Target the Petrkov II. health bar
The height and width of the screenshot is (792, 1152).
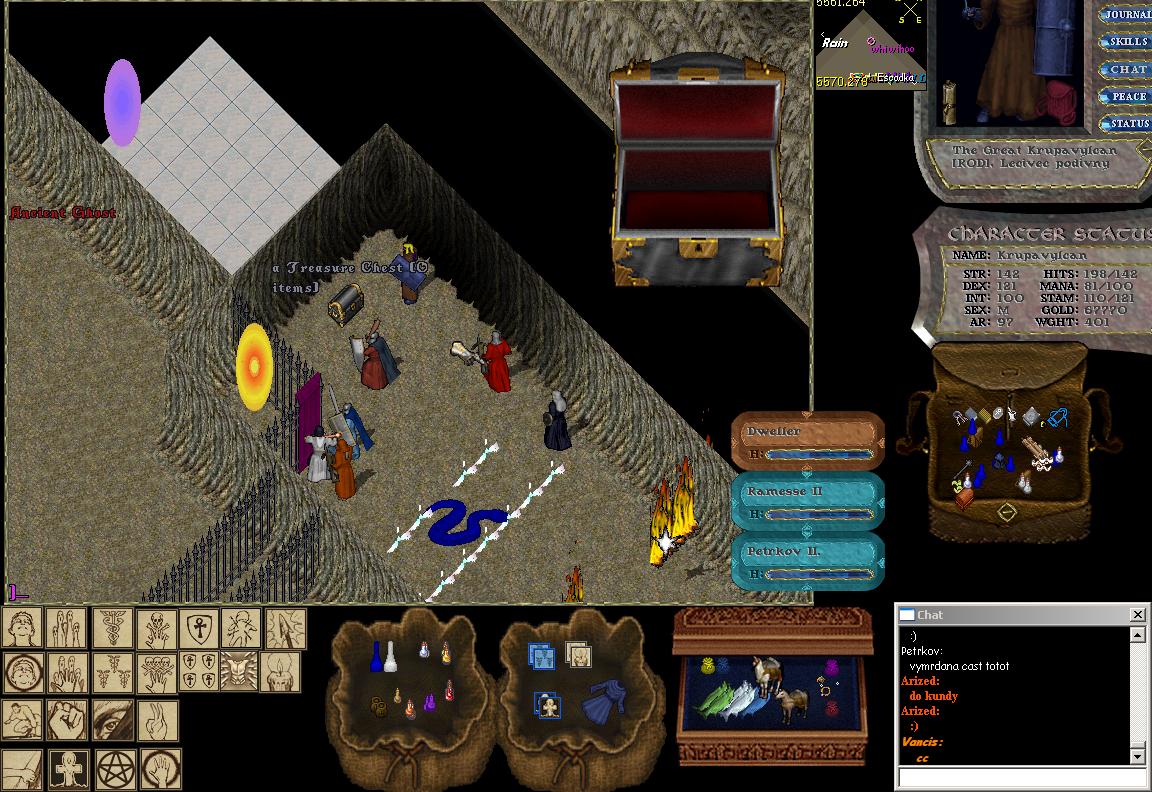coord(808,561)
